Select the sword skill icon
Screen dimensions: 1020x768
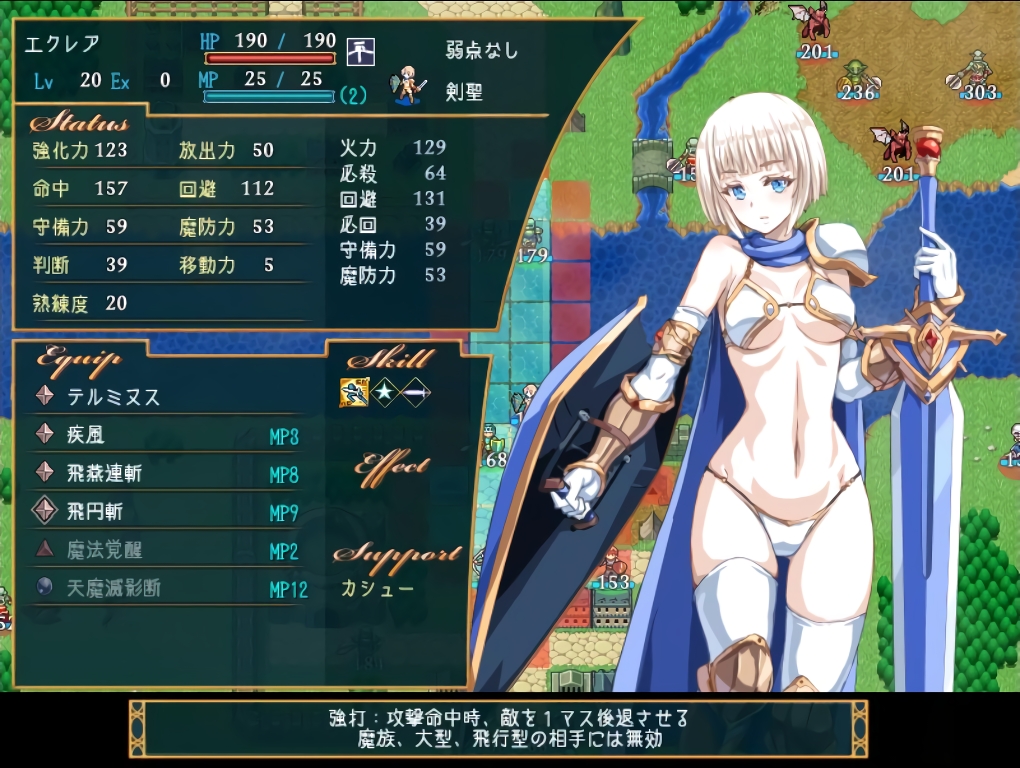pos(415,393)
